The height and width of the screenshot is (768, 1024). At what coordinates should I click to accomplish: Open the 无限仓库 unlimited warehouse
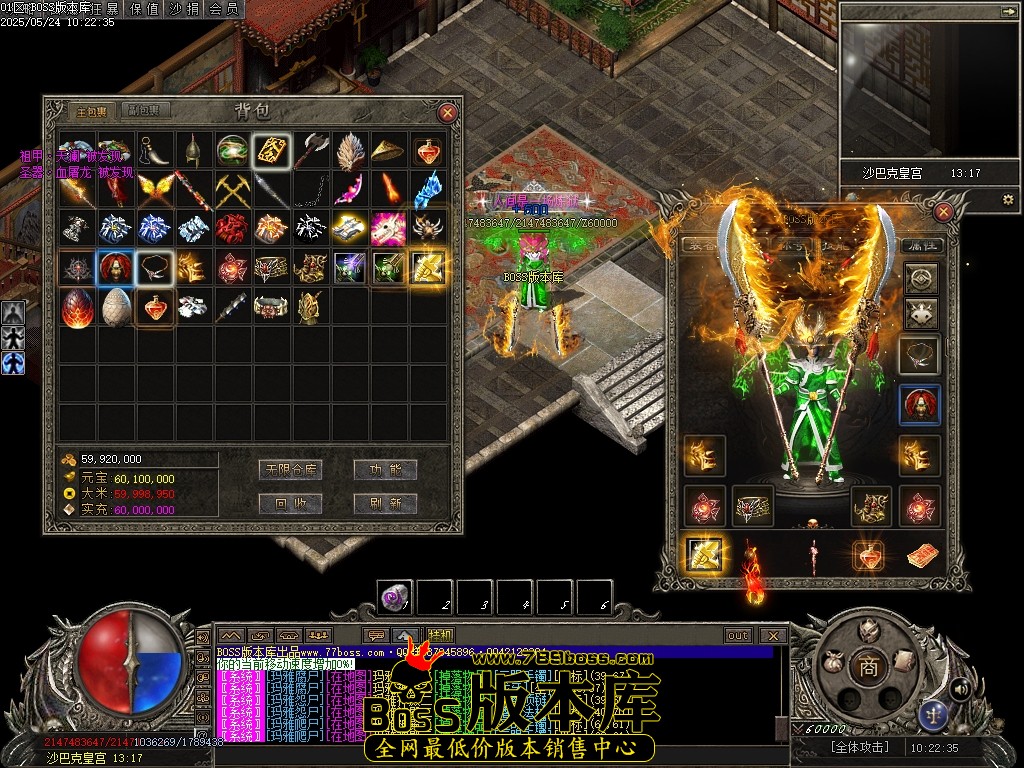(288, 469)
